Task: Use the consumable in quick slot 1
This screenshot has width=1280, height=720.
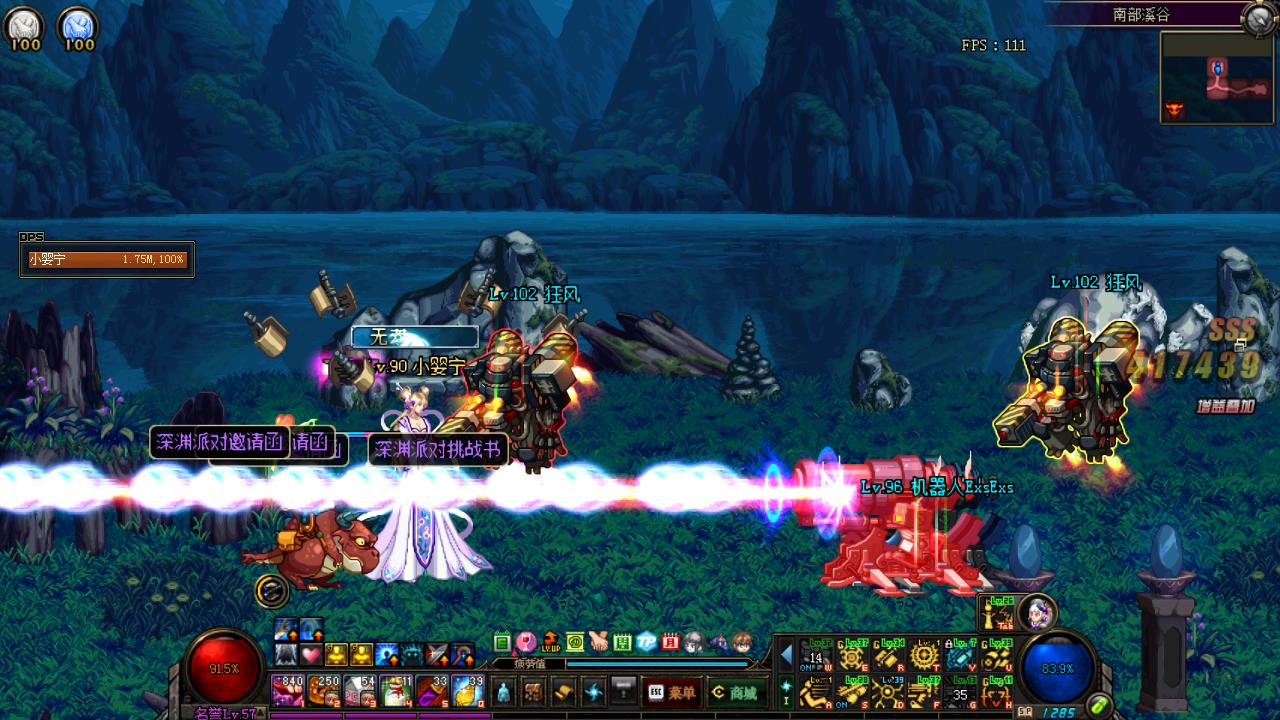Action: coord(287,690)
